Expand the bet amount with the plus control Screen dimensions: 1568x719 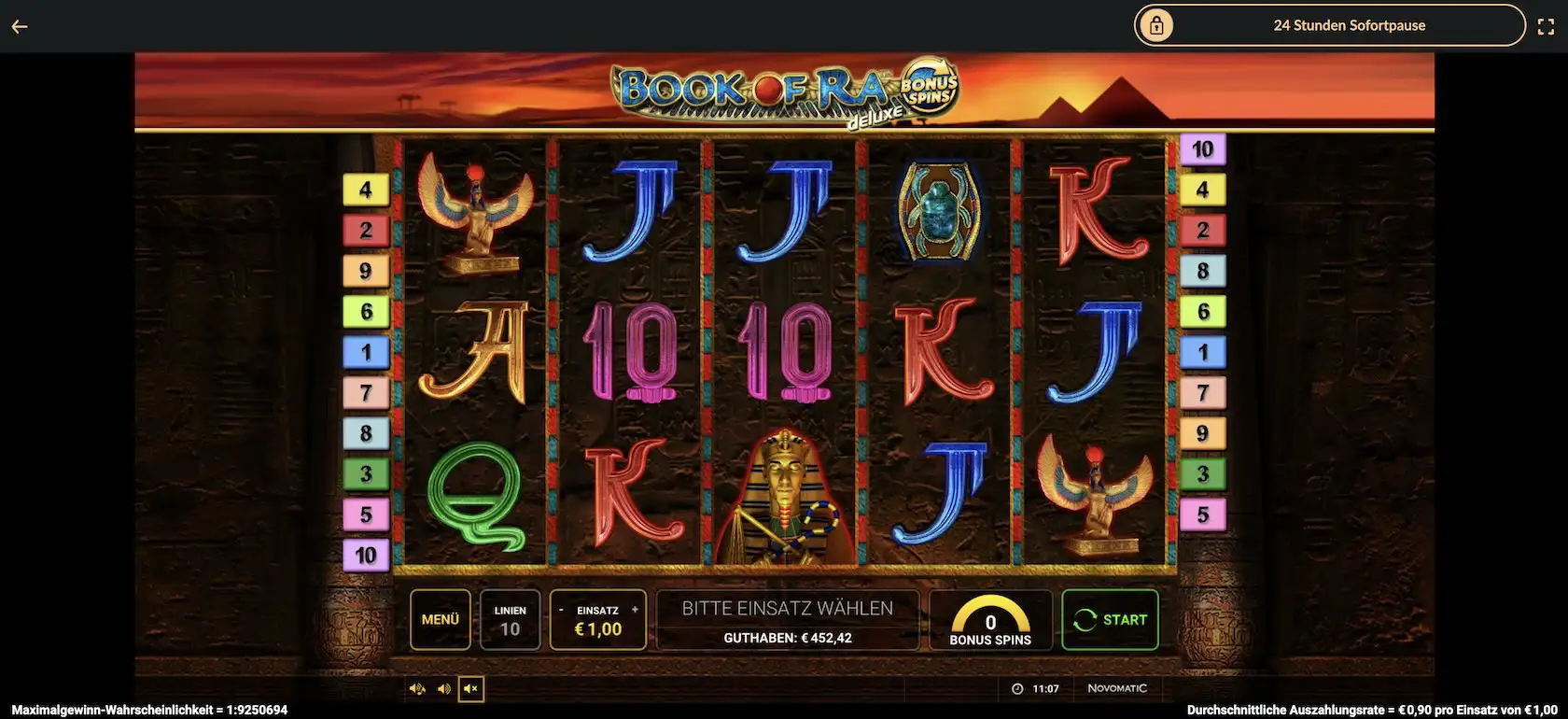coord(634,607)
